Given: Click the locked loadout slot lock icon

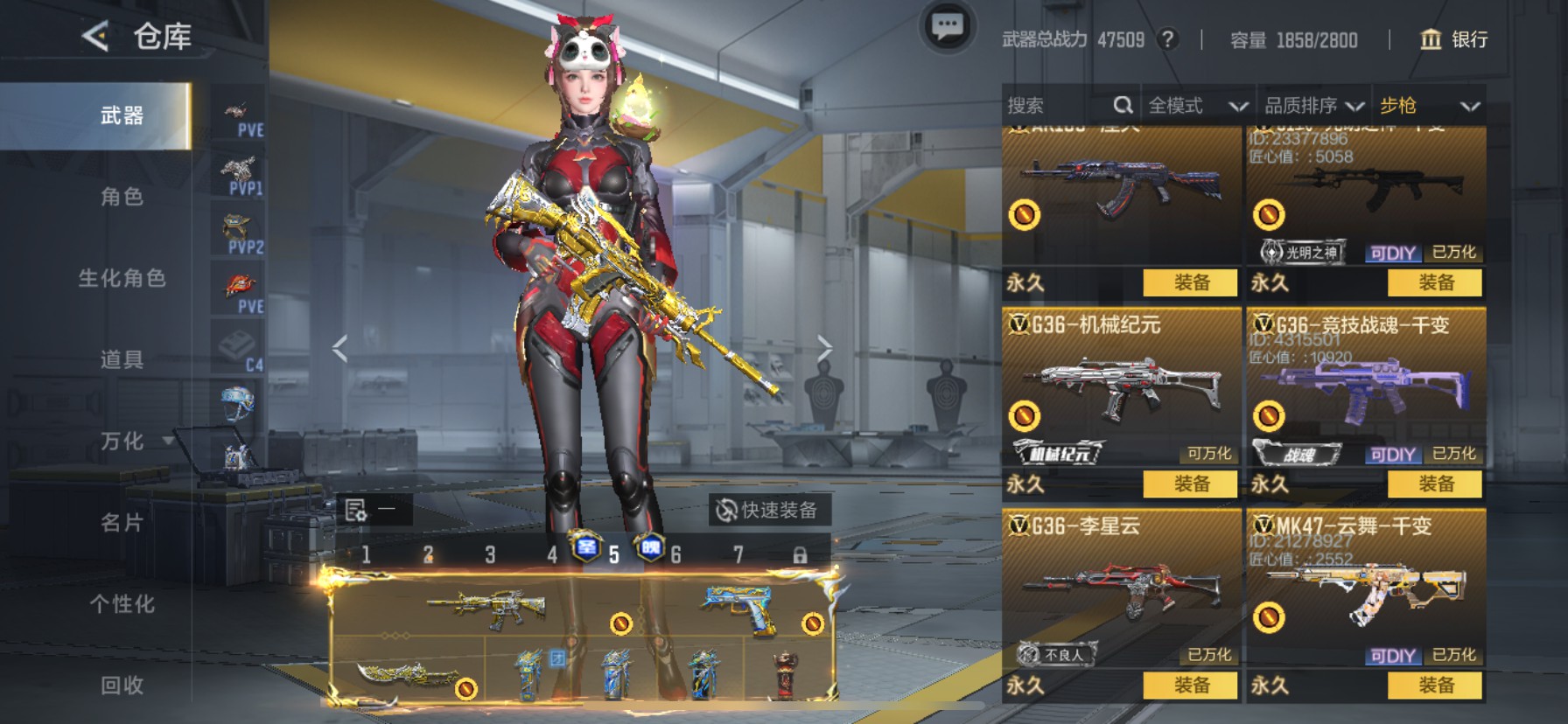Looking at the screenshot, I should click(x=801, y=554).
